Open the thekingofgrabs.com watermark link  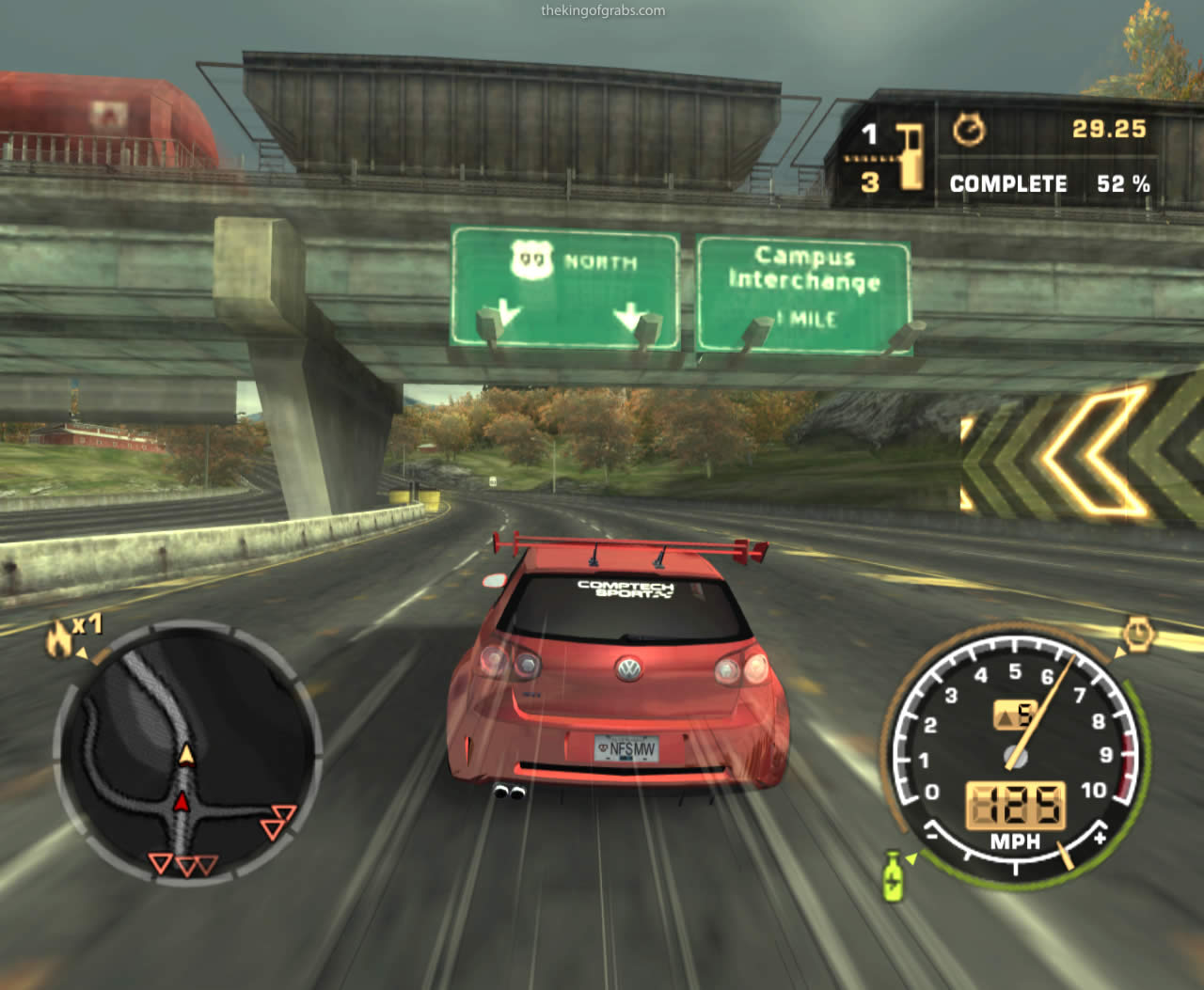(603, 11)
